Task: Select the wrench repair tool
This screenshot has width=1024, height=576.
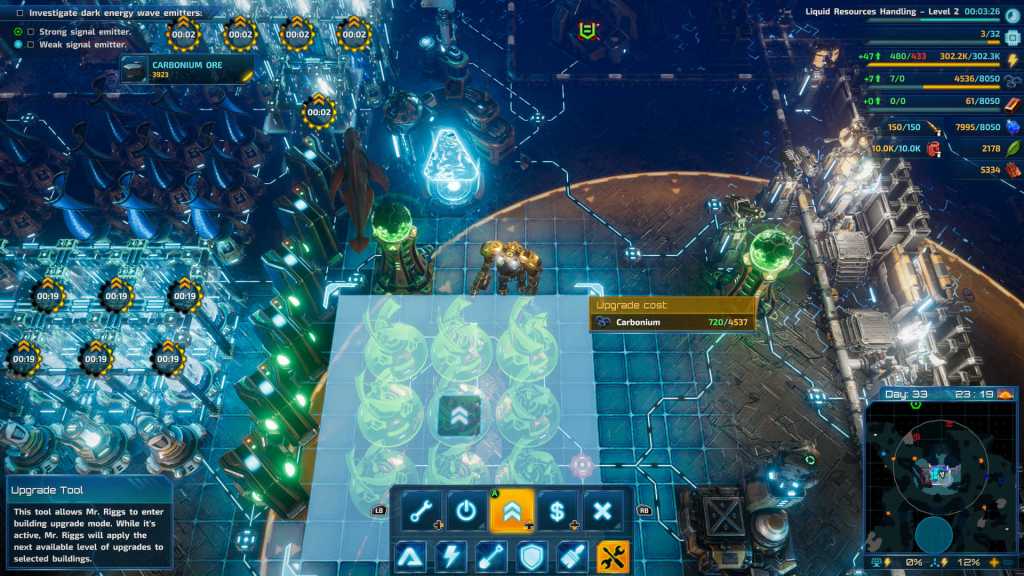Action: click(x=422, y=510)
